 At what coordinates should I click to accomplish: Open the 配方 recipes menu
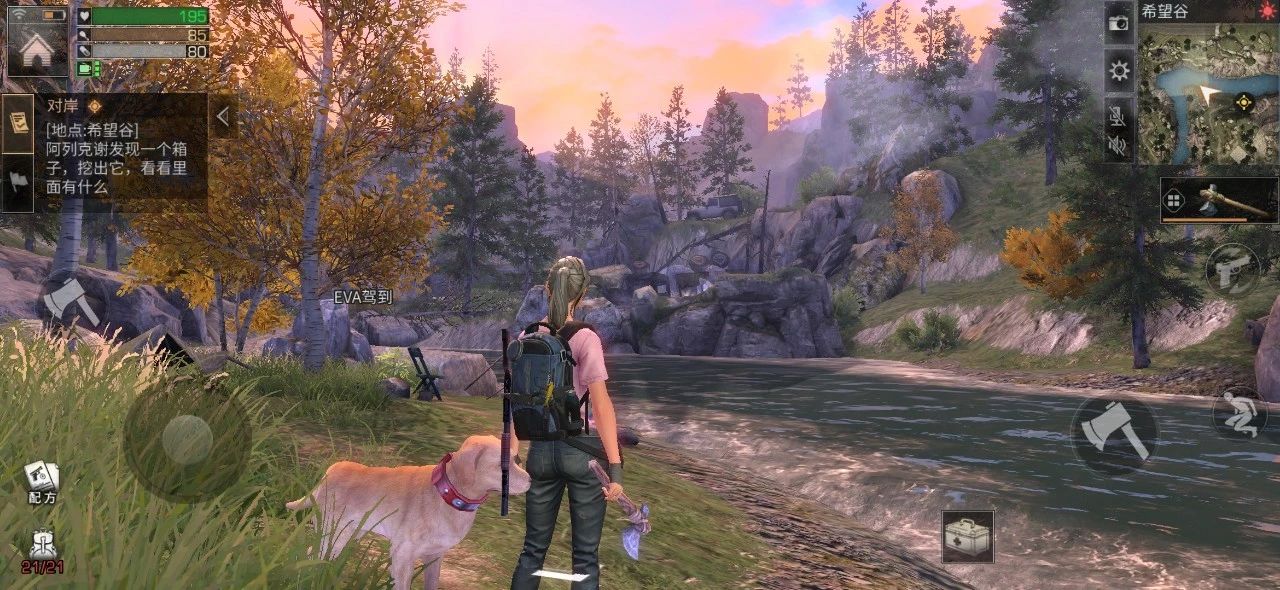tap(42, 483)
